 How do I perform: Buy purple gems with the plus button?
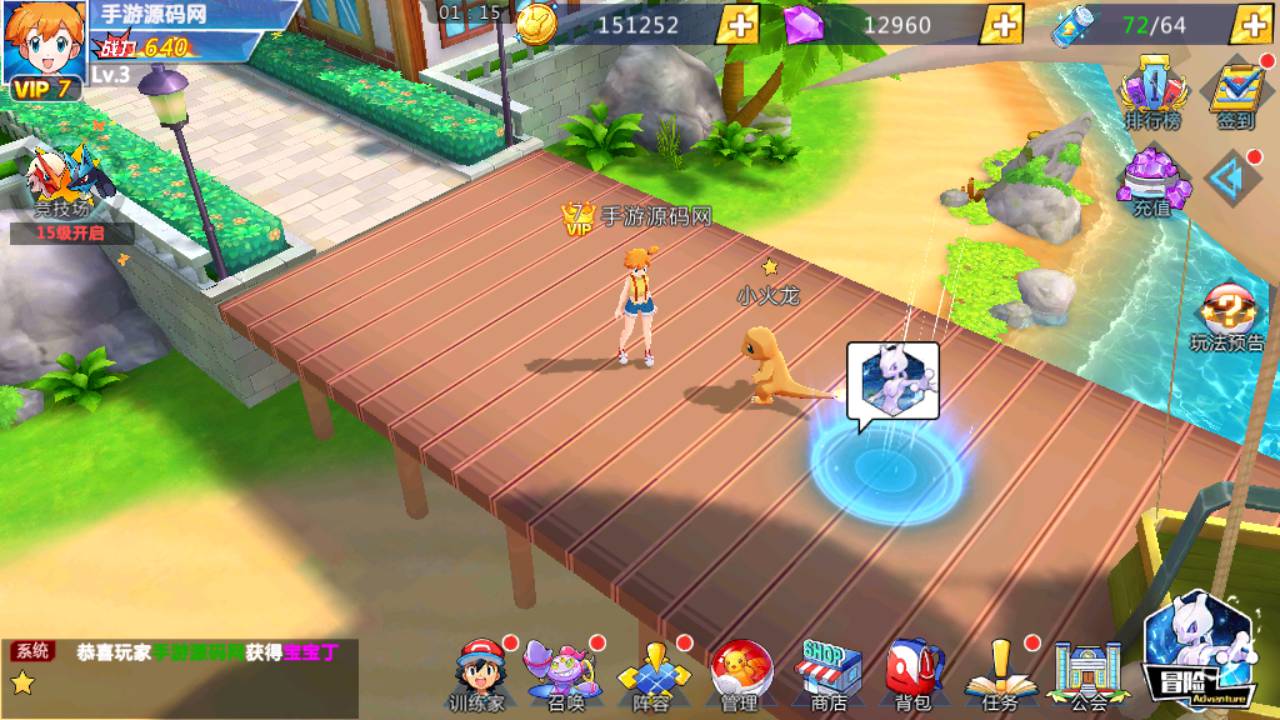[1001, 25]
